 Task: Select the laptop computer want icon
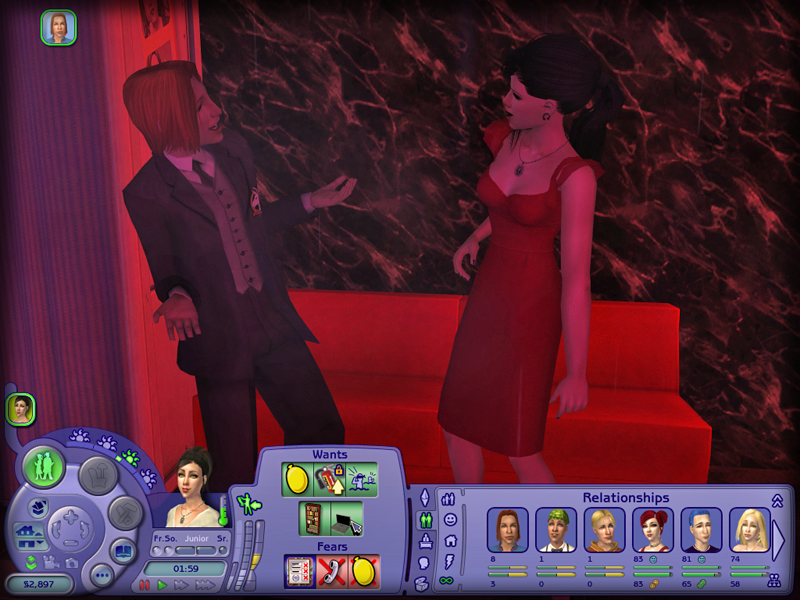tap(346, 518)
